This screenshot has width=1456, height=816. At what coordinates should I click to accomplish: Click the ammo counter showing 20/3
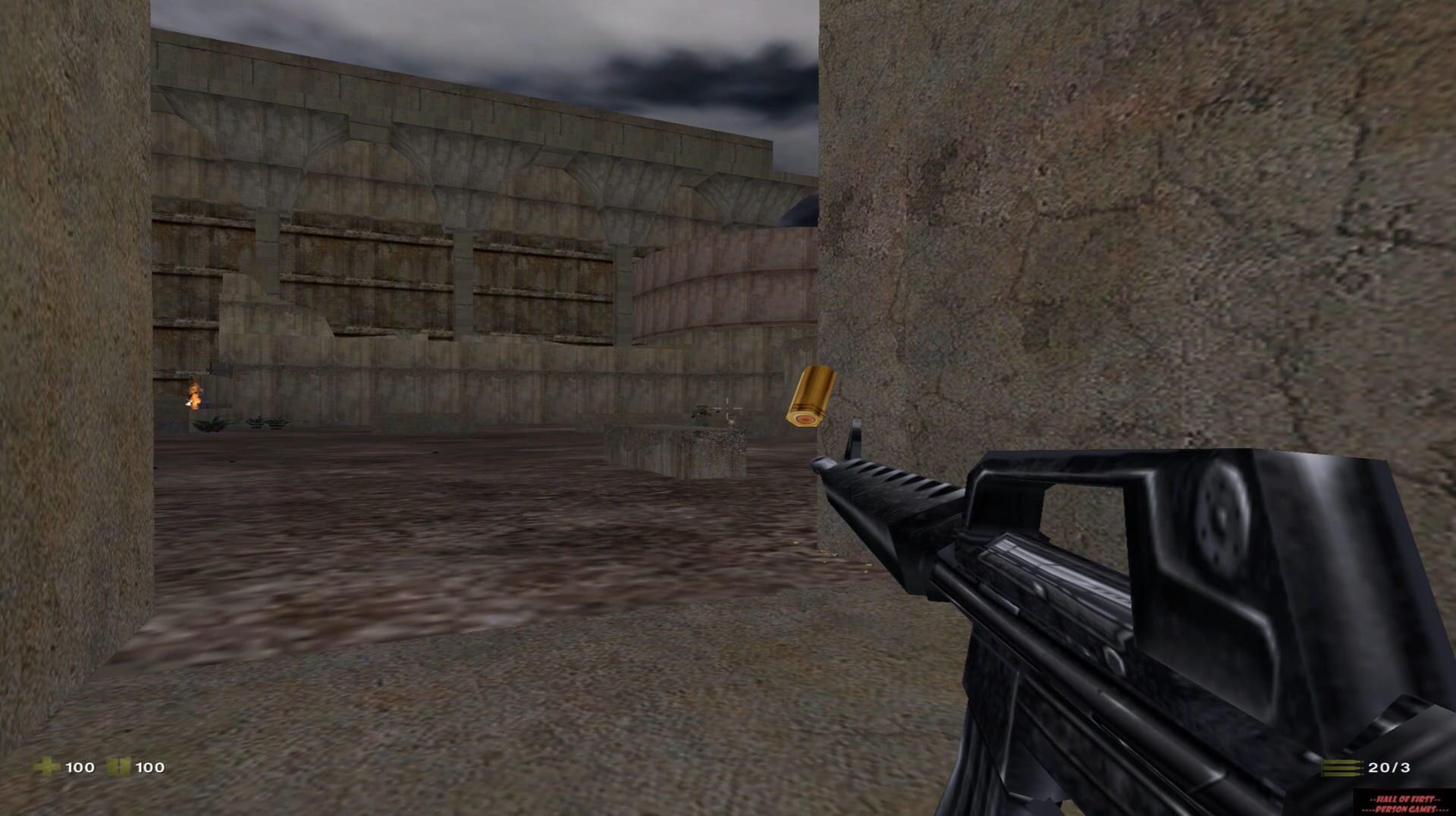[x=1390, y=767]
